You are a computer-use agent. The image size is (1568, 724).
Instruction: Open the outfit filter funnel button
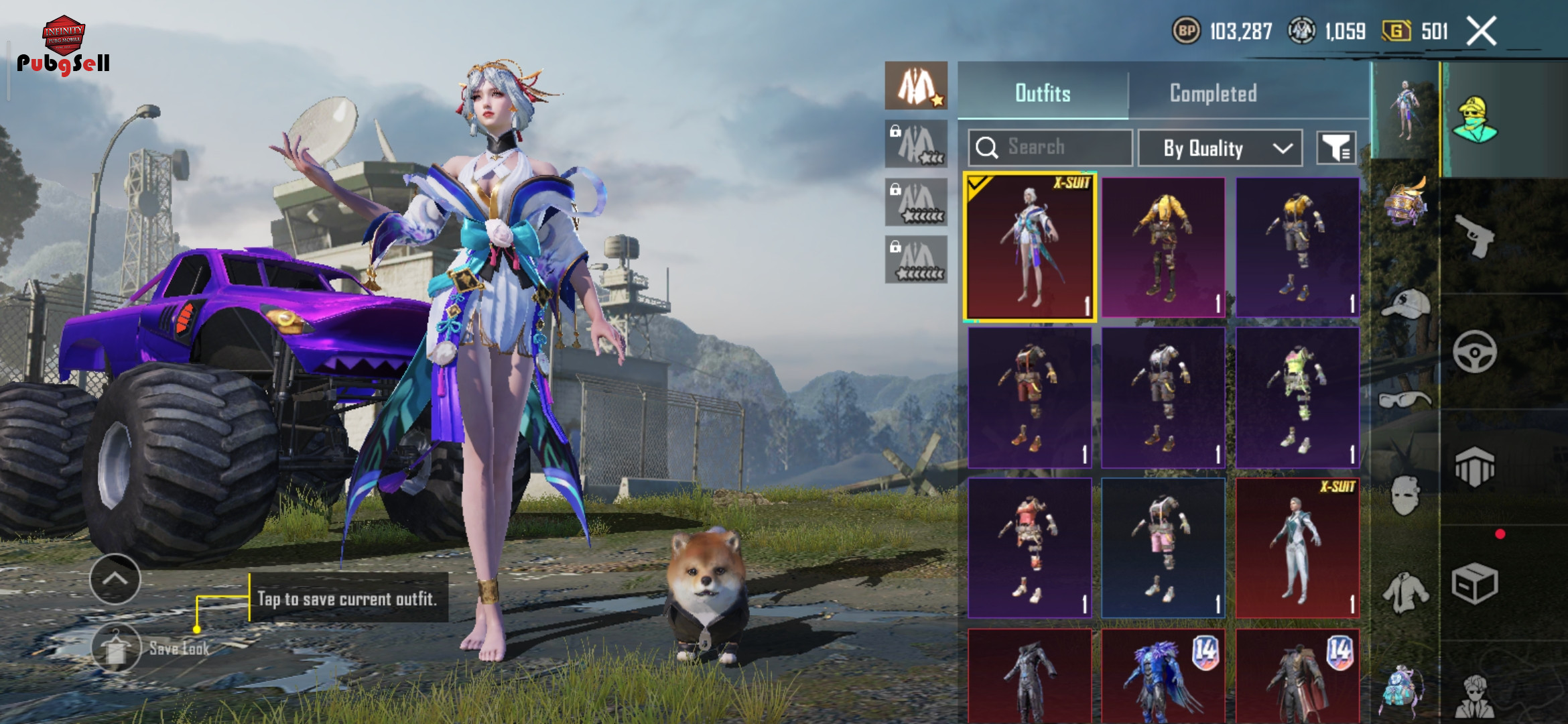pyautogui.click(x=1337, y=148)
